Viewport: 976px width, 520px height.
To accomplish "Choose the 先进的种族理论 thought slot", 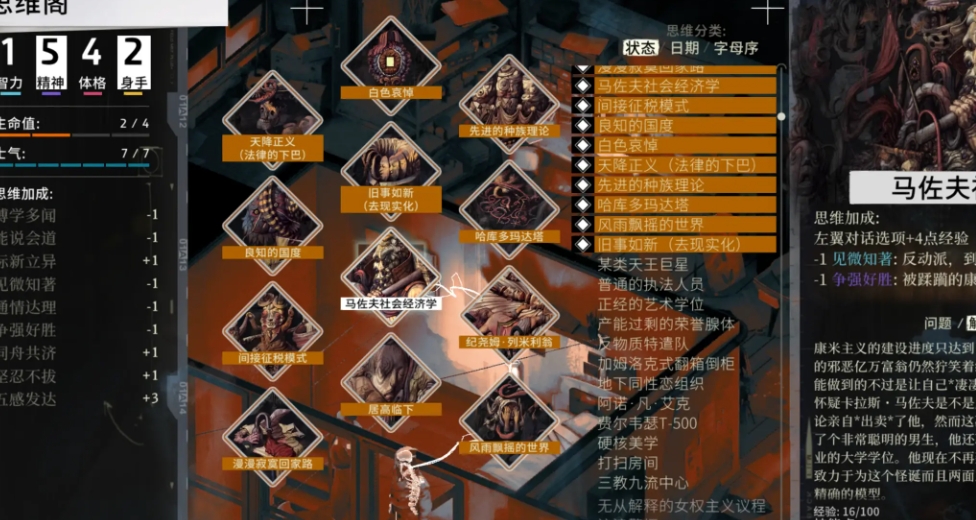I will (509, 105).
